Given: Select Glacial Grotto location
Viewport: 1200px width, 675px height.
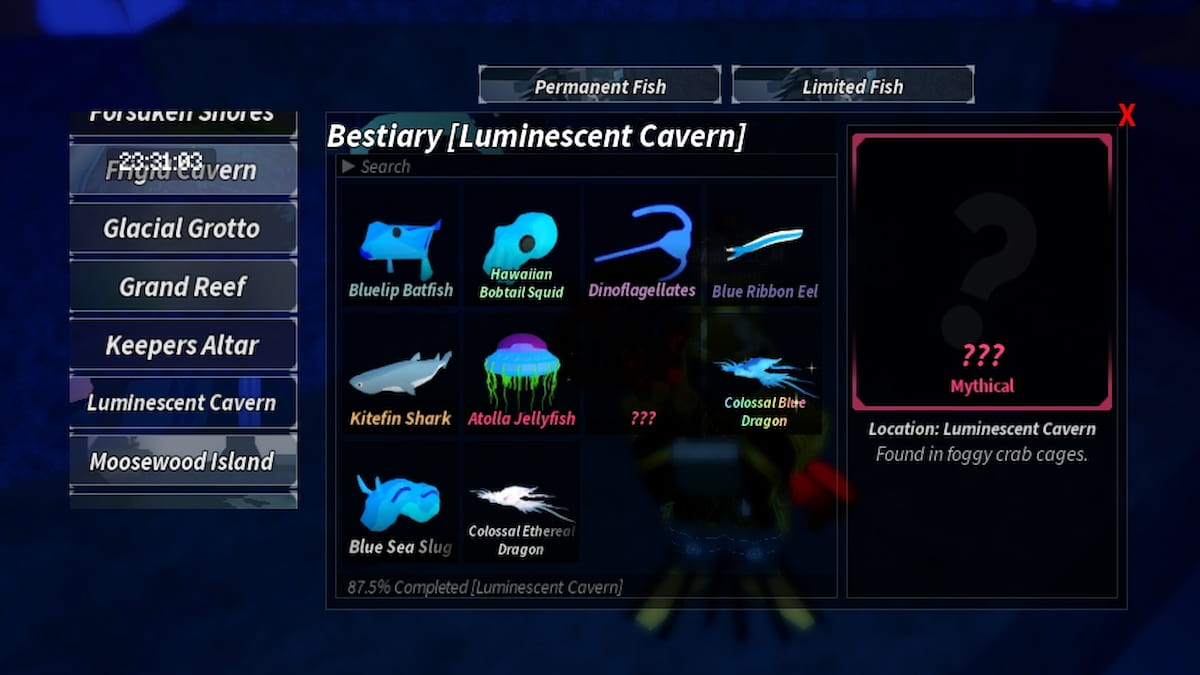Looking at the screenshot, I should click(182, 229).
